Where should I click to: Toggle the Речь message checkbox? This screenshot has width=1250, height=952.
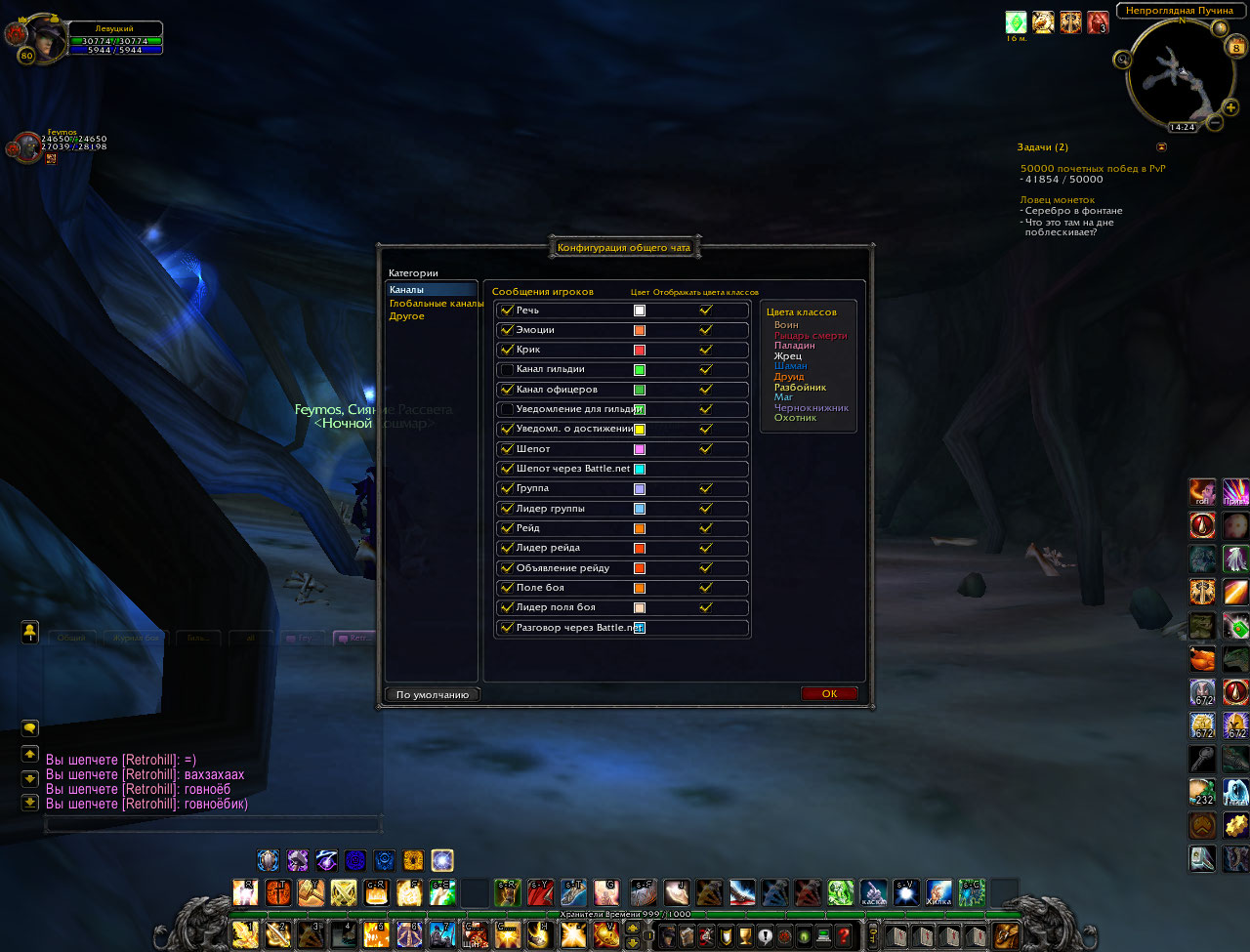[506, 310]
